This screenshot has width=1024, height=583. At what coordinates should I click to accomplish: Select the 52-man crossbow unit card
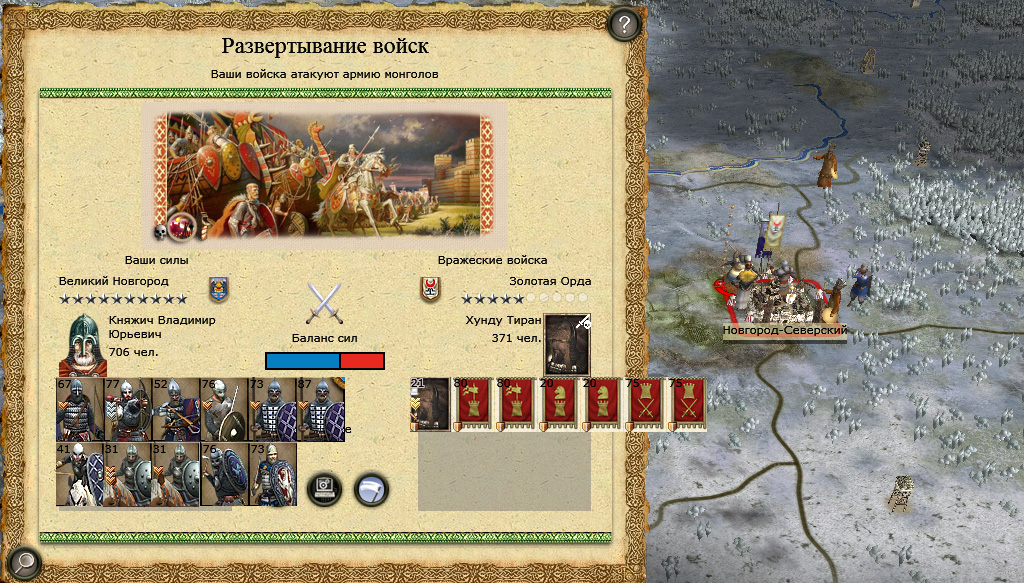(176, 409)
